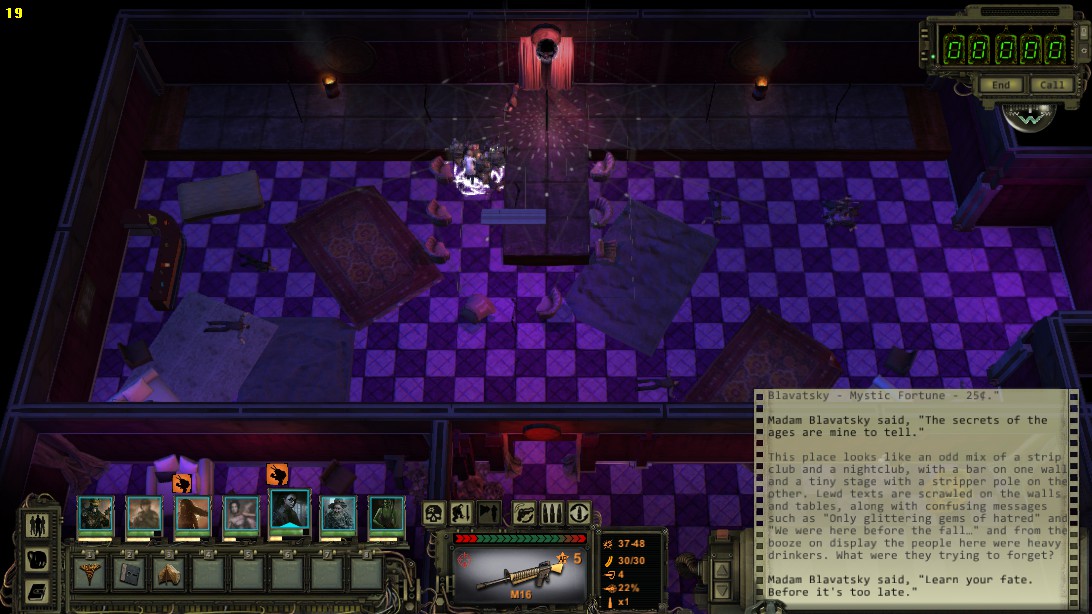Select the highlighted dark-faced ranger portrait
The height and width of the screenshot is (614, 1092).
[x=290, y=514]
